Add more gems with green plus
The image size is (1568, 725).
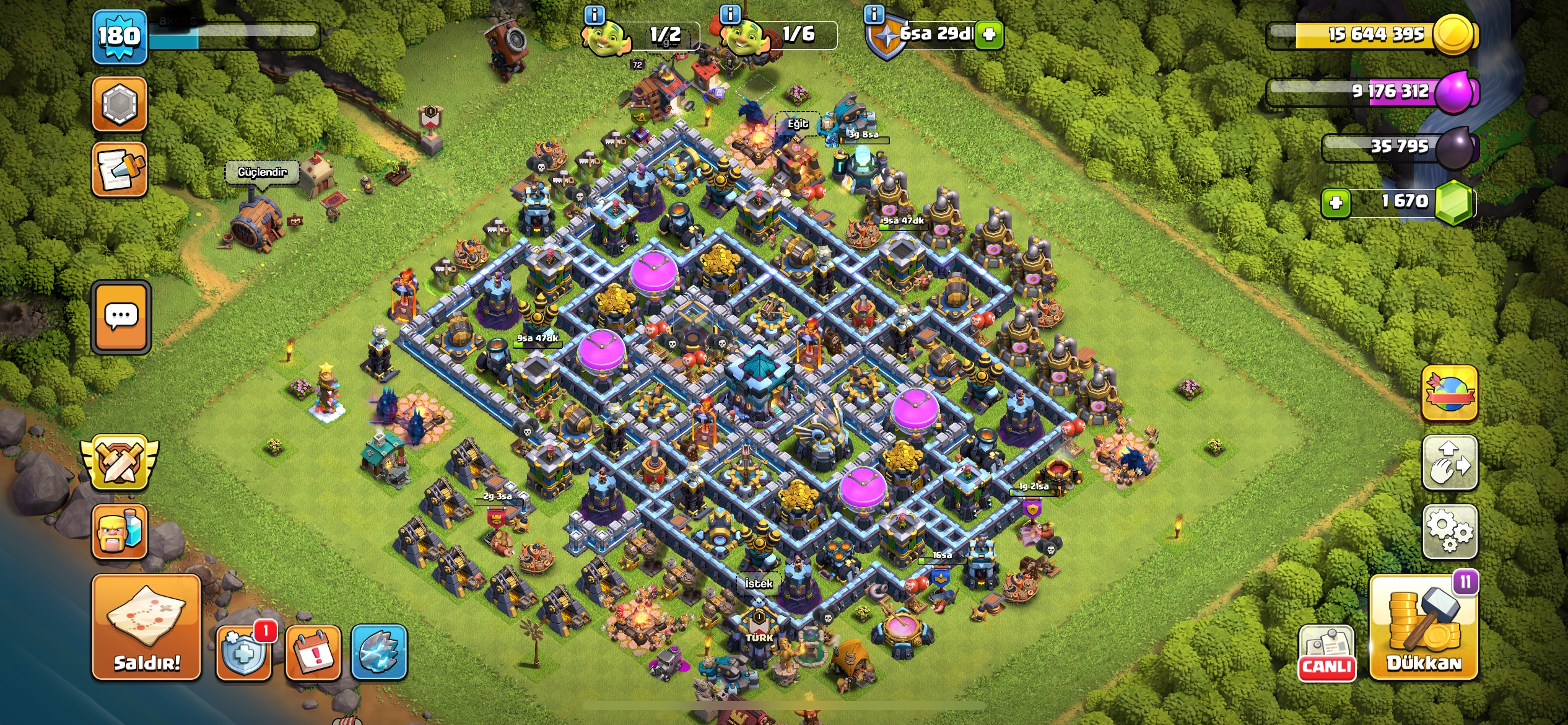[x=1335, y=203]
